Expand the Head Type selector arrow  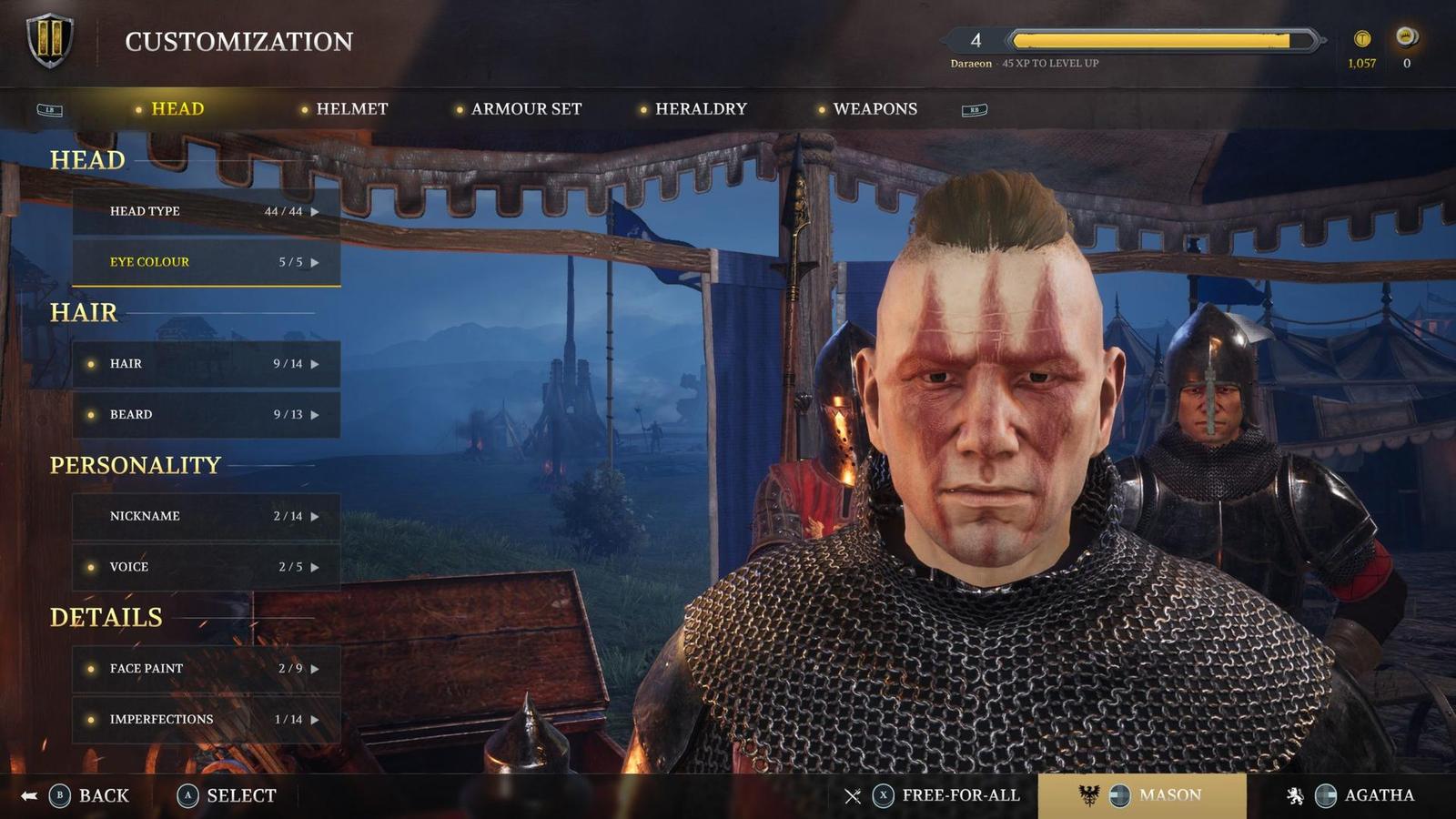click(x=316, y=210)
